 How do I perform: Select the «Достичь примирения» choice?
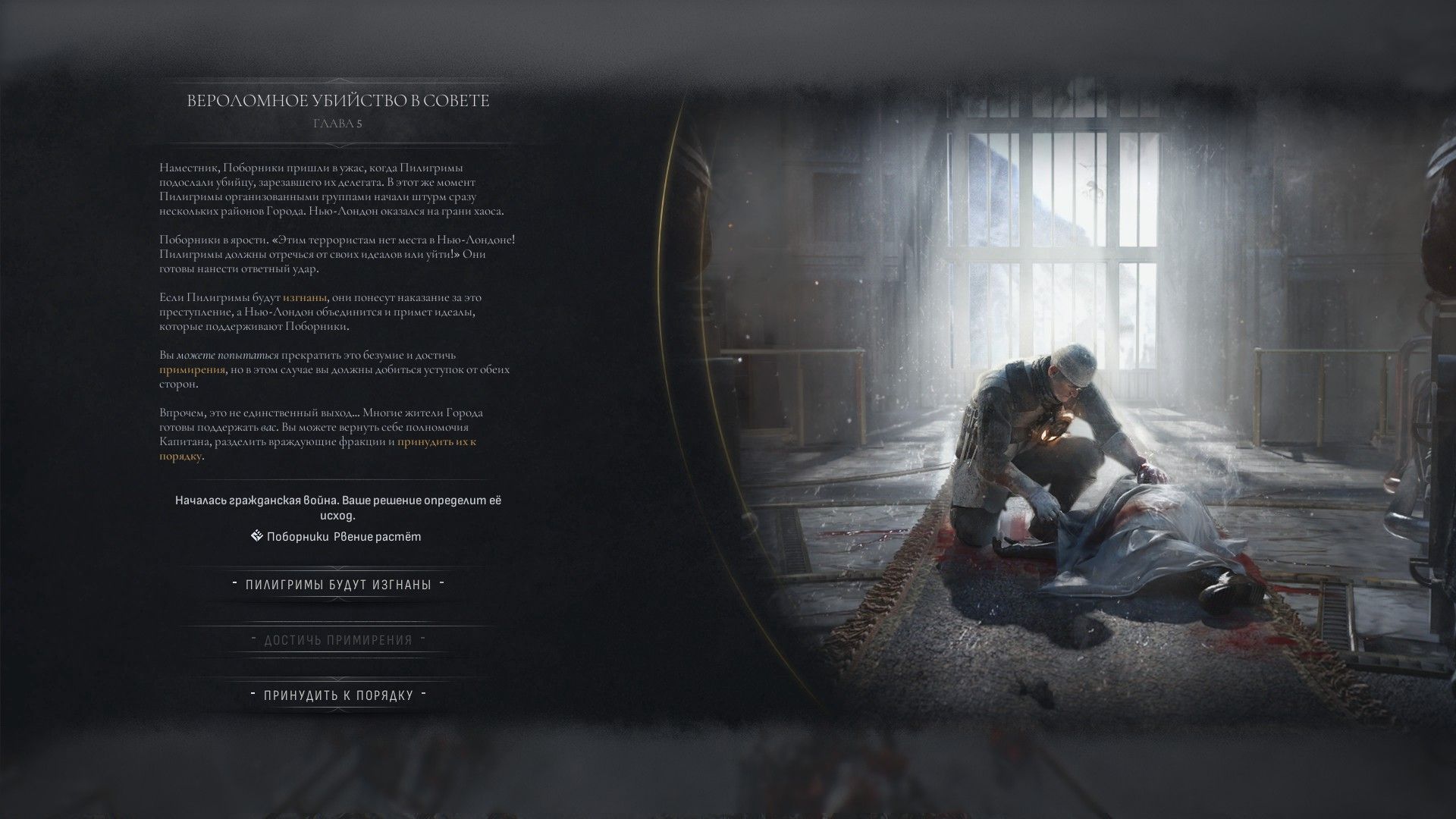point(338,640)
